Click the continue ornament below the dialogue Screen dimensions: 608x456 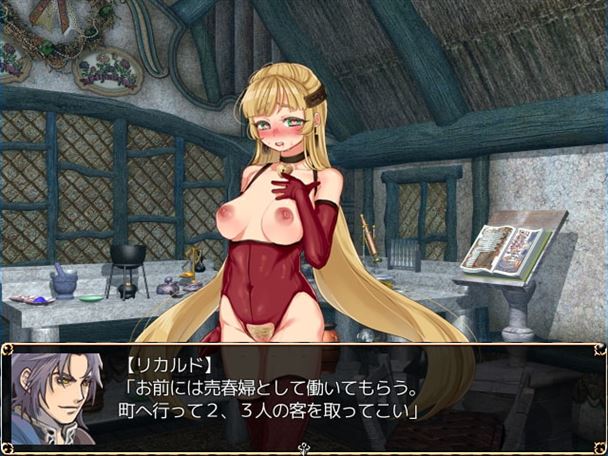(x=304, y=447)
